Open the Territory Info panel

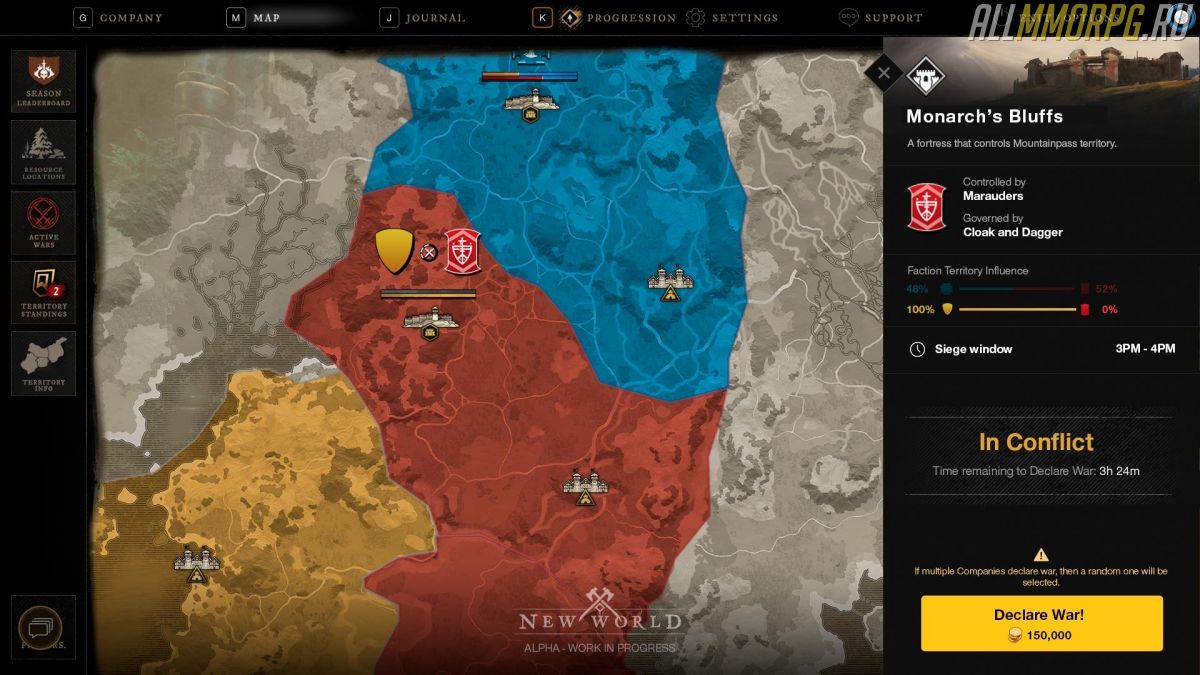pos(43,363)
